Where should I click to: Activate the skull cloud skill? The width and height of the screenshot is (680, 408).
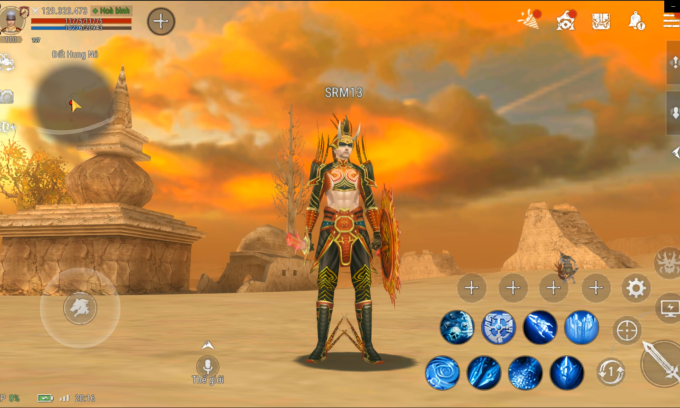[x=458, y=327]
